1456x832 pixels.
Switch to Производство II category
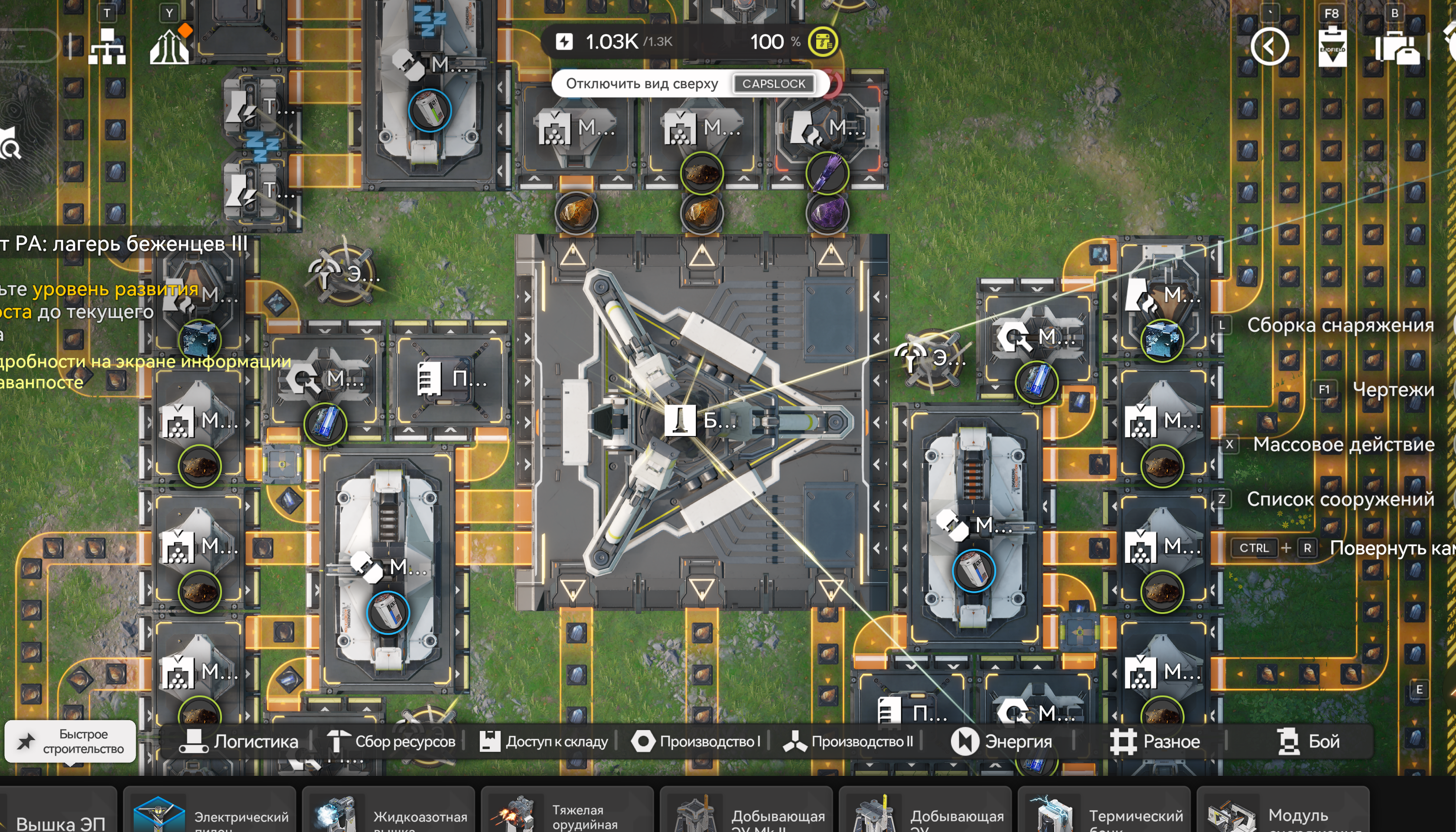point(848,741)
